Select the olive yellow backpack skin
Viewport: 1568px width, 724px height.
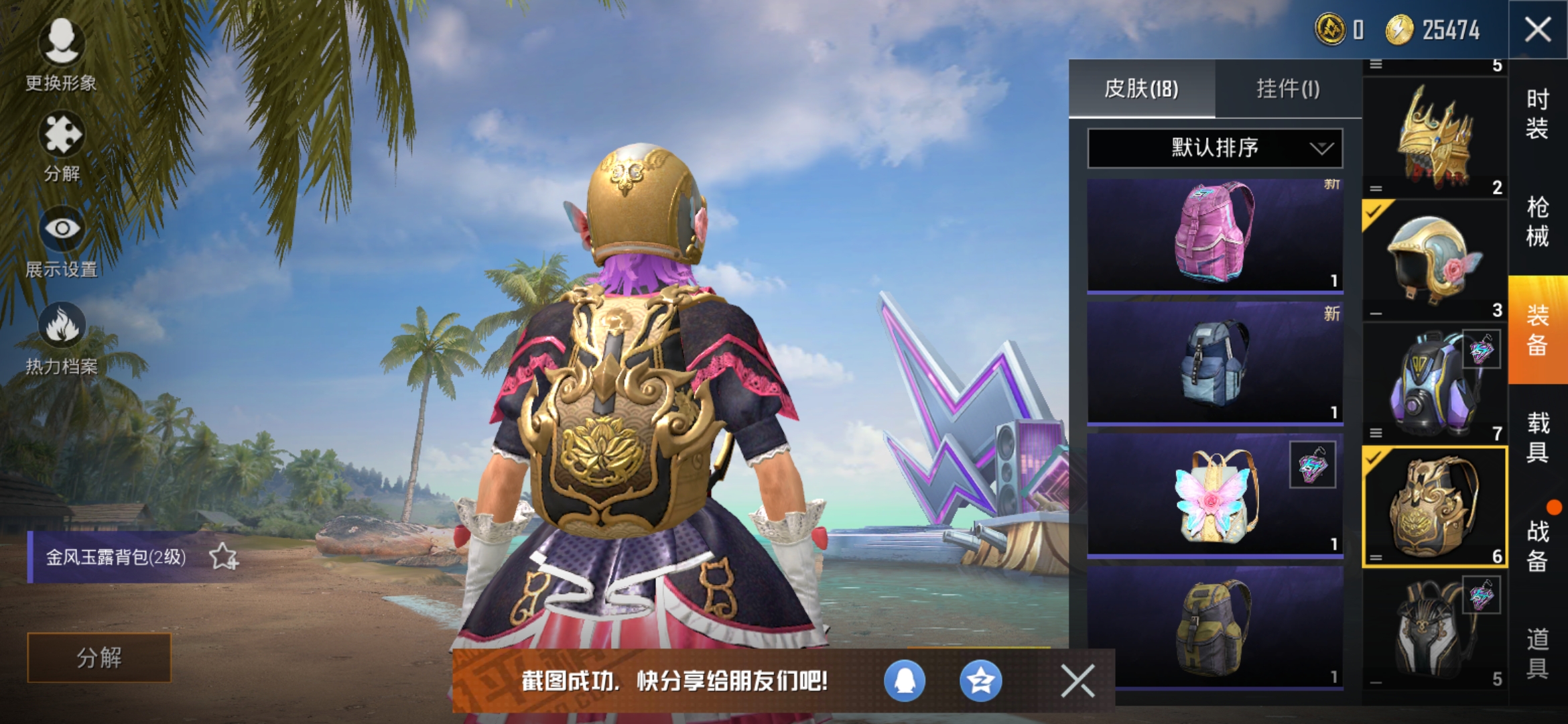[1214, 627]
